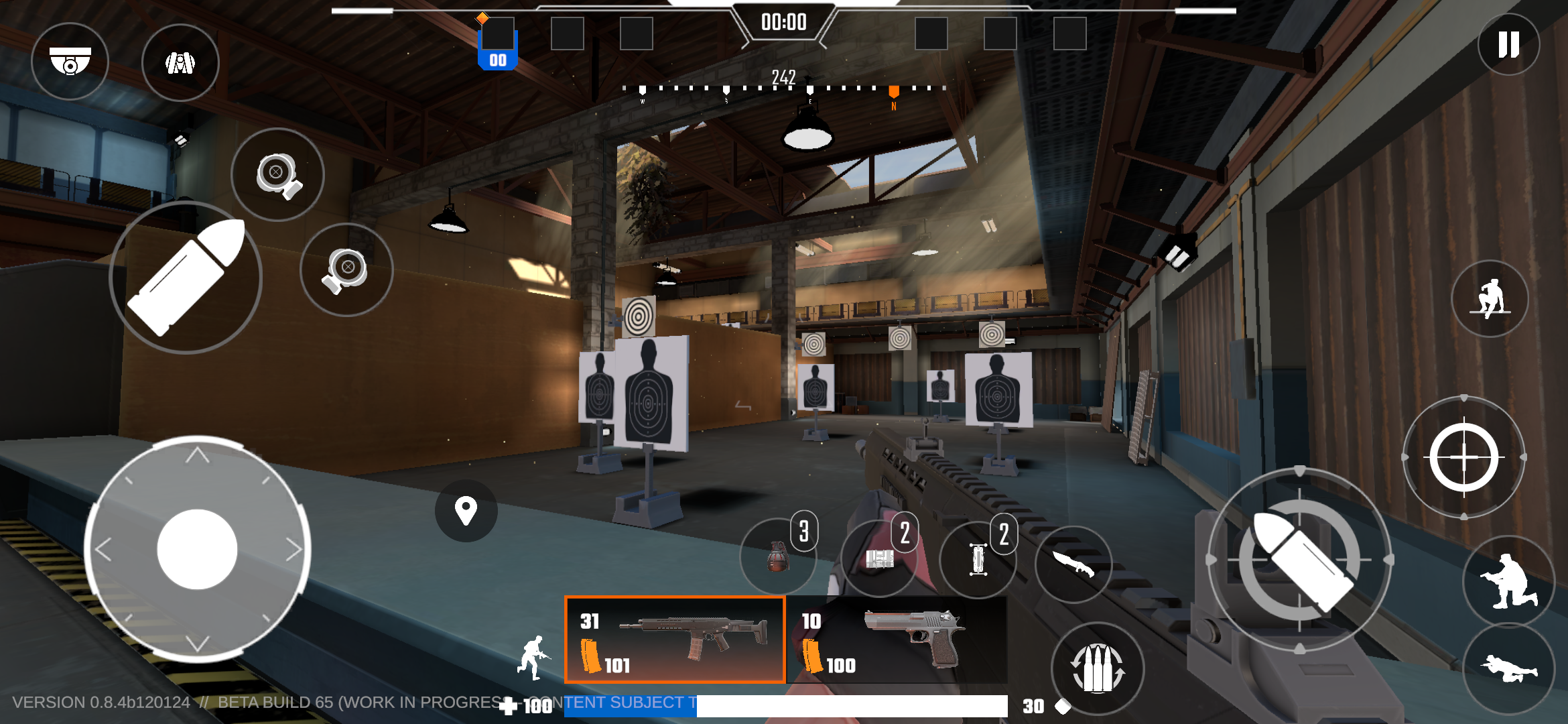Switch to the Desert Eagle pistol

click(897, 640)
